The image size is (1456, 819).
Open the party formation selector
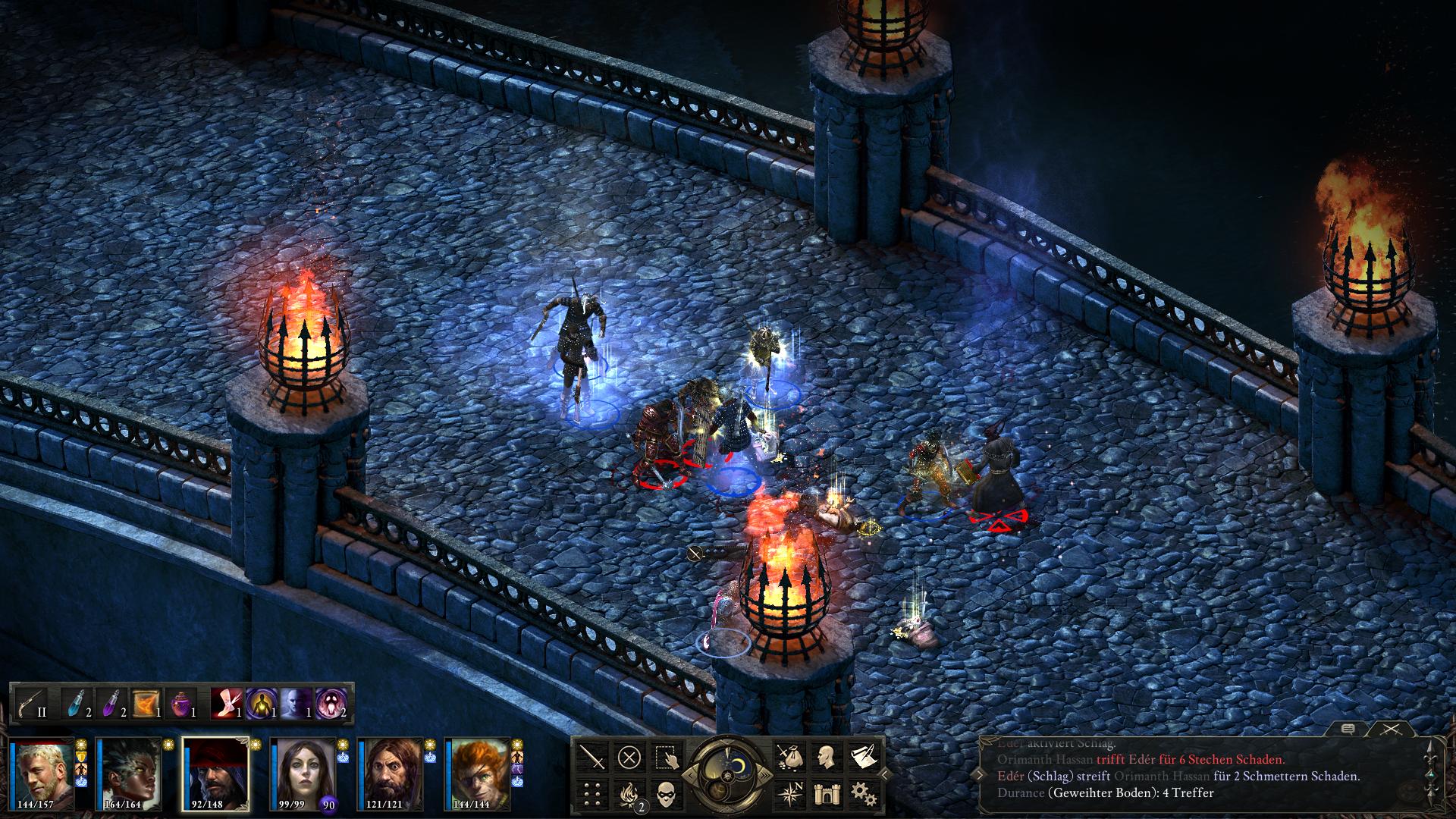592,793
